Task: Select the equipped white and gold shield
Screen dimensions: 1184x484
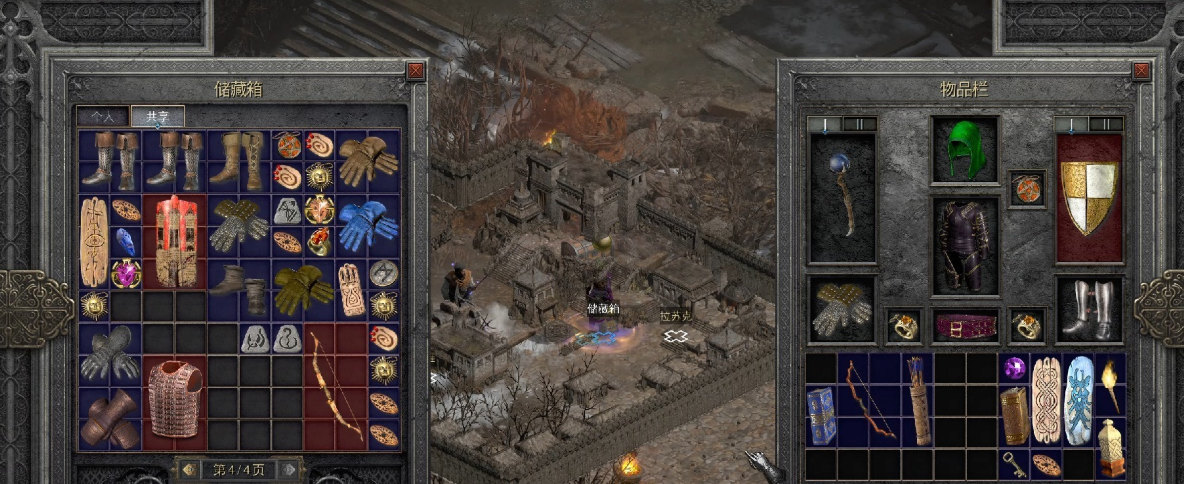Action: pyautogui.click(x=1089, y=198)
